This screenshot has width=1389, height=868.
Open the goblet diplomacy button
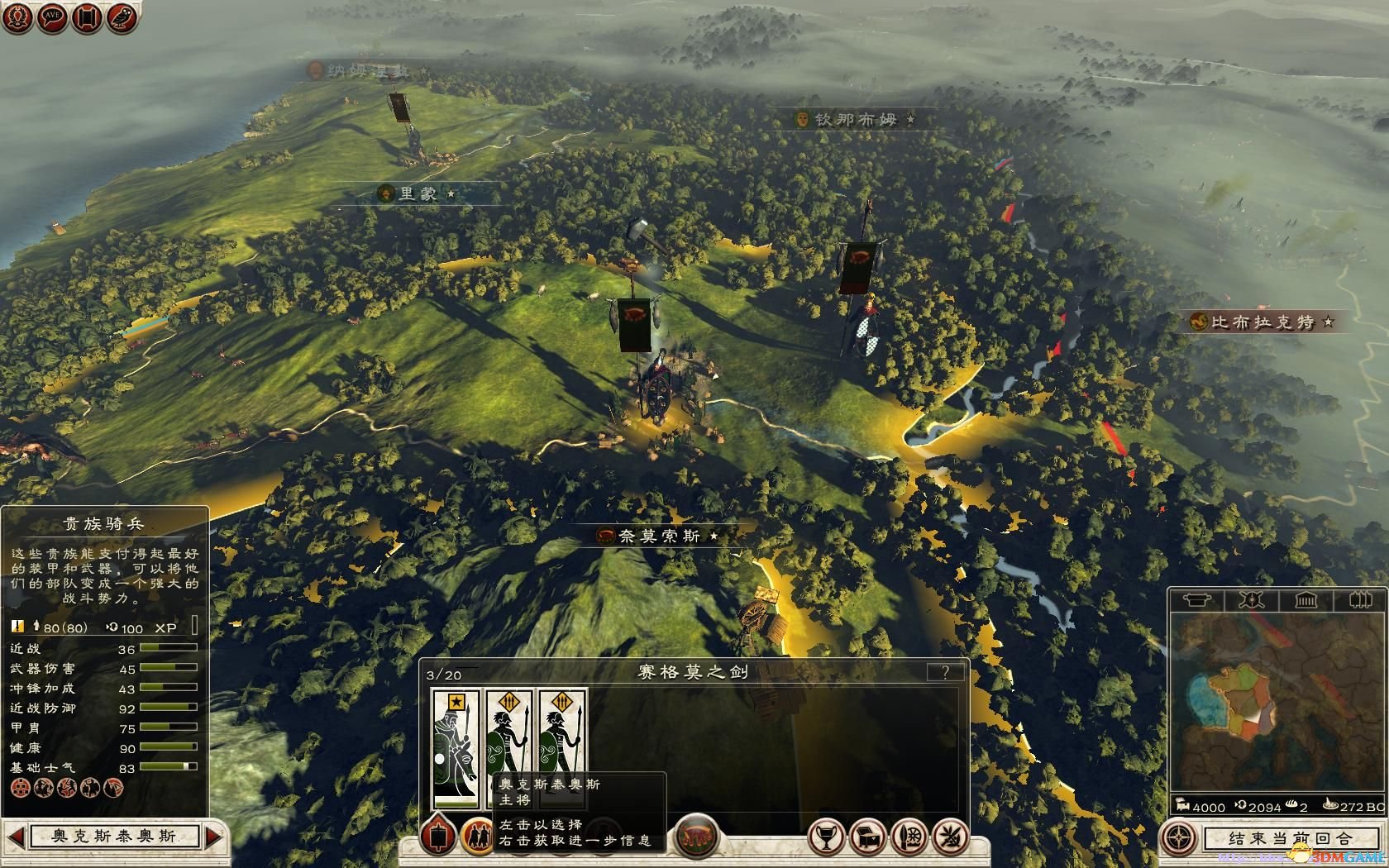tap(824, 837)
